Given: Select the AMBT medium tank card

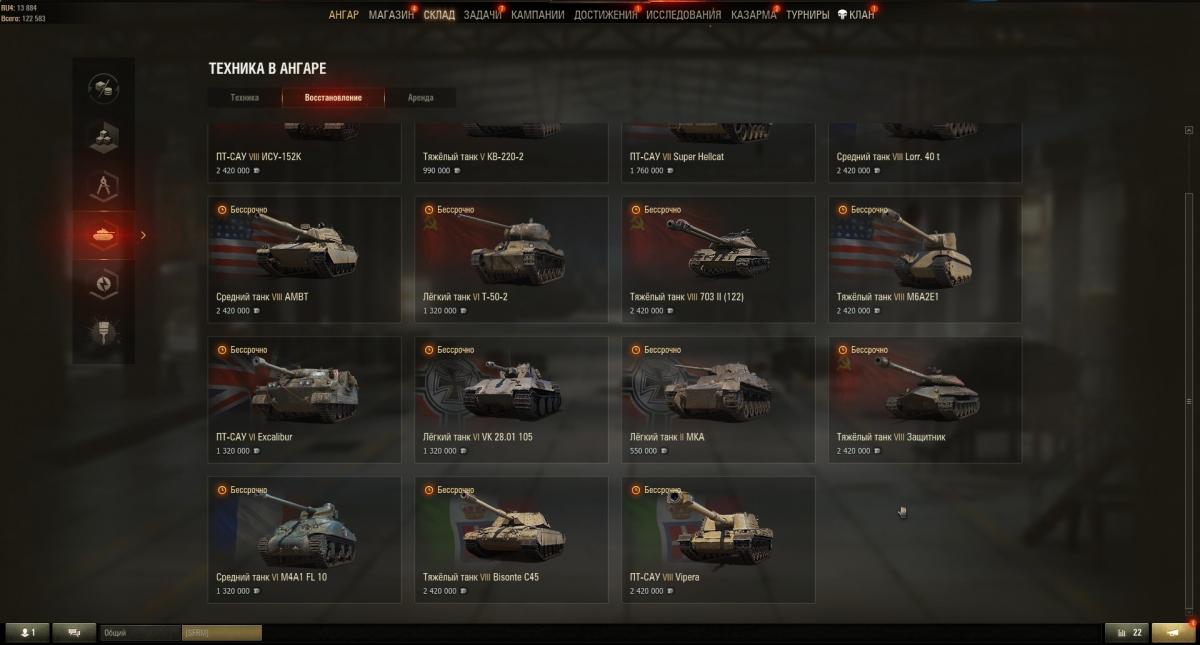Looking at the screenshot, I should (x=304, y=259).
